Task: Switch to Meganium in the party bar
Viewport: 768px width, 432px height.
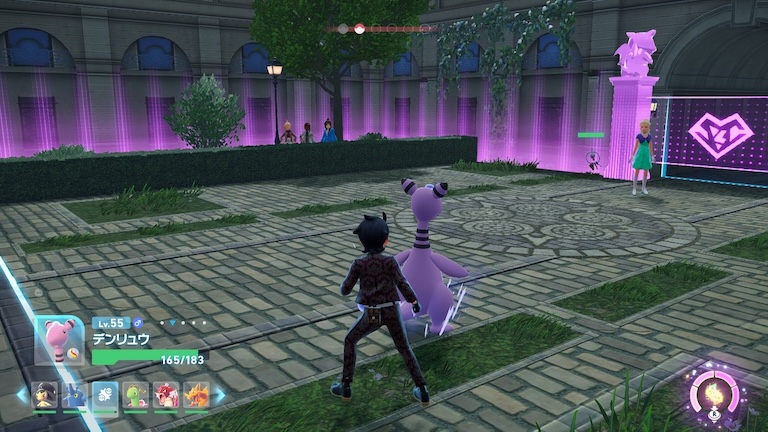Action: (136, 396)
